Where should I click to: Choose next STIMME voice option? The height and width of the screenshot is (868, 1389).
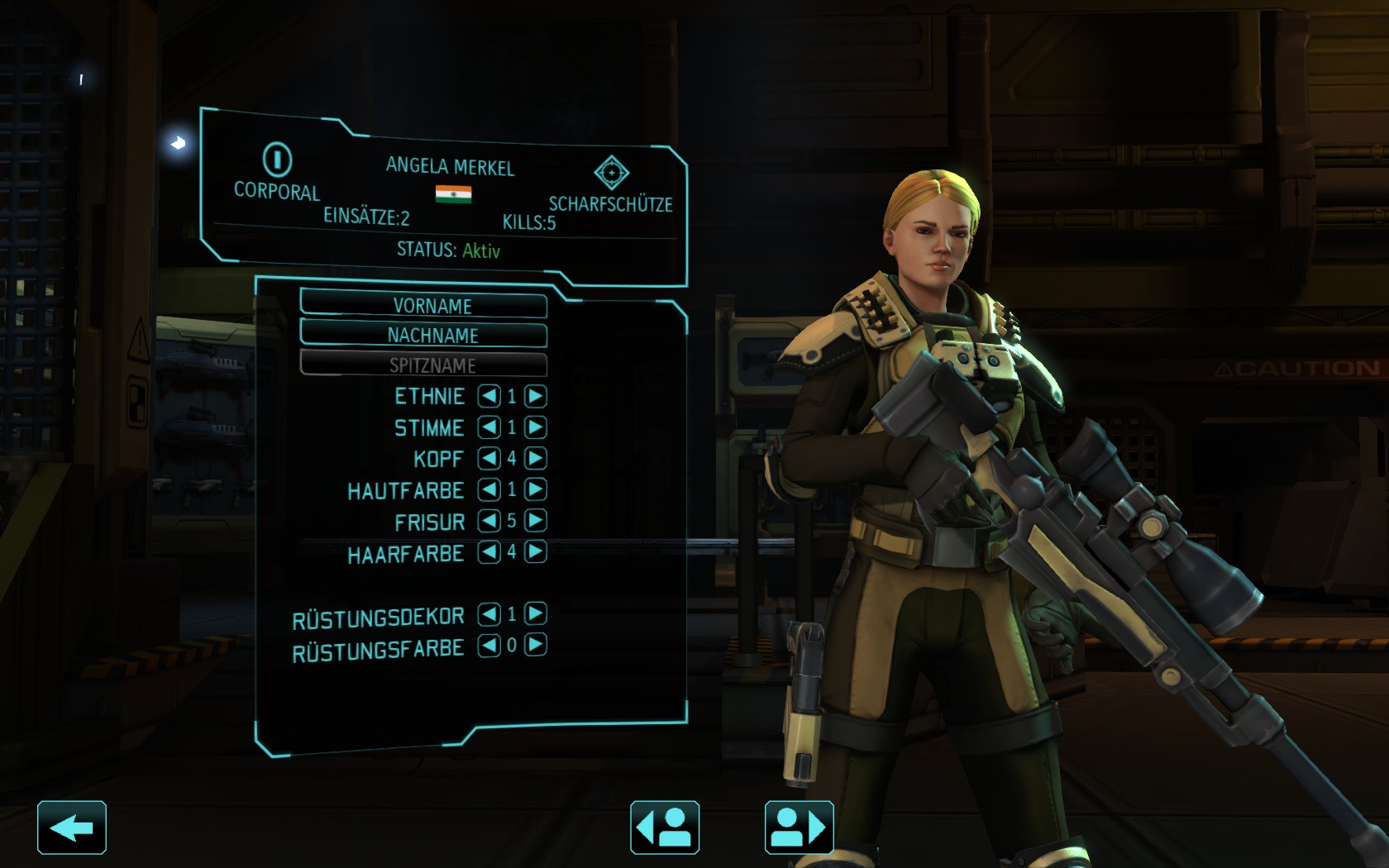536,427
